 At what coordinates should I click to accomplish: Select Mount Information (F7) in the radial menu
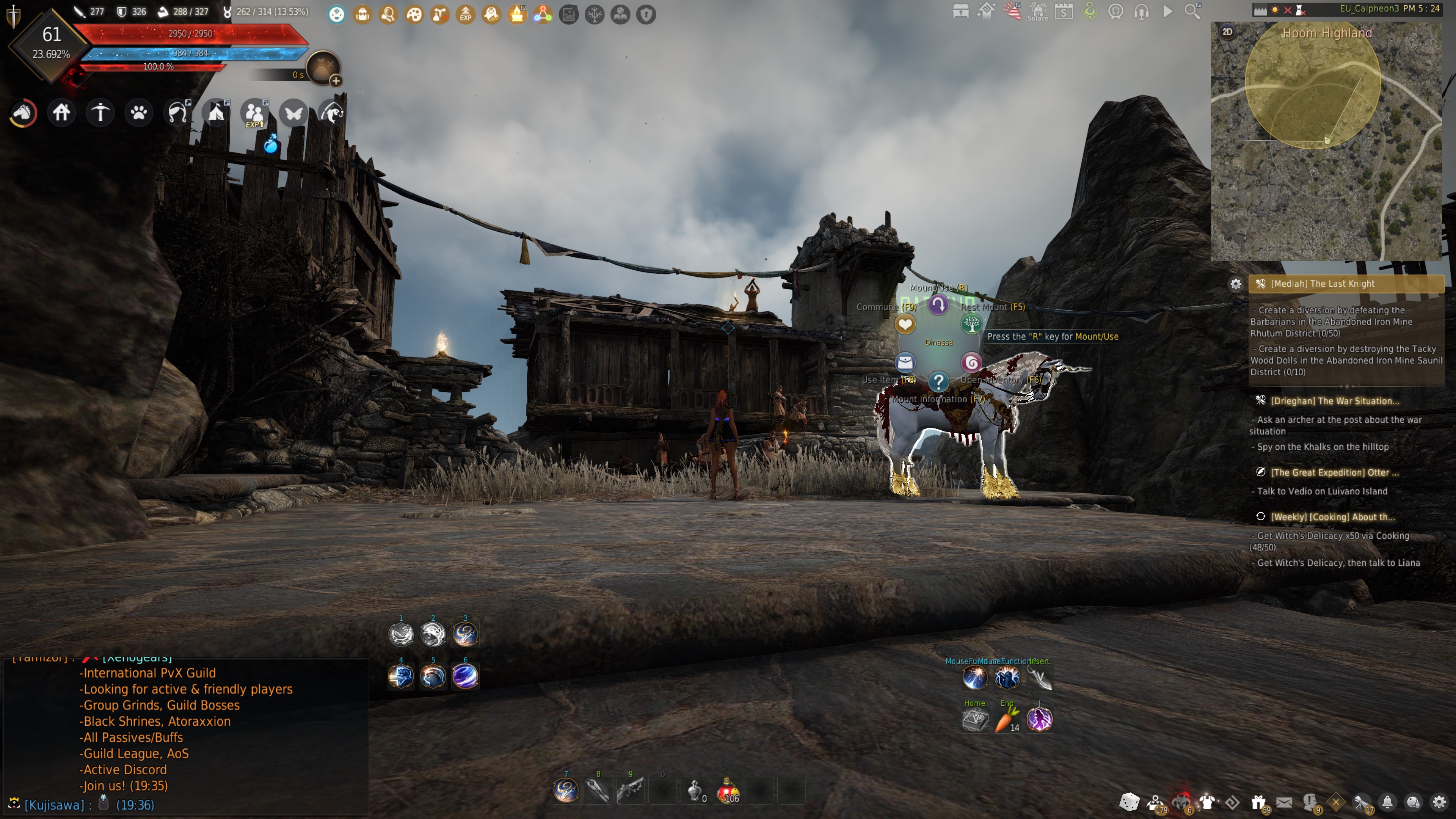pyautogui.click(x=938, y=382)
